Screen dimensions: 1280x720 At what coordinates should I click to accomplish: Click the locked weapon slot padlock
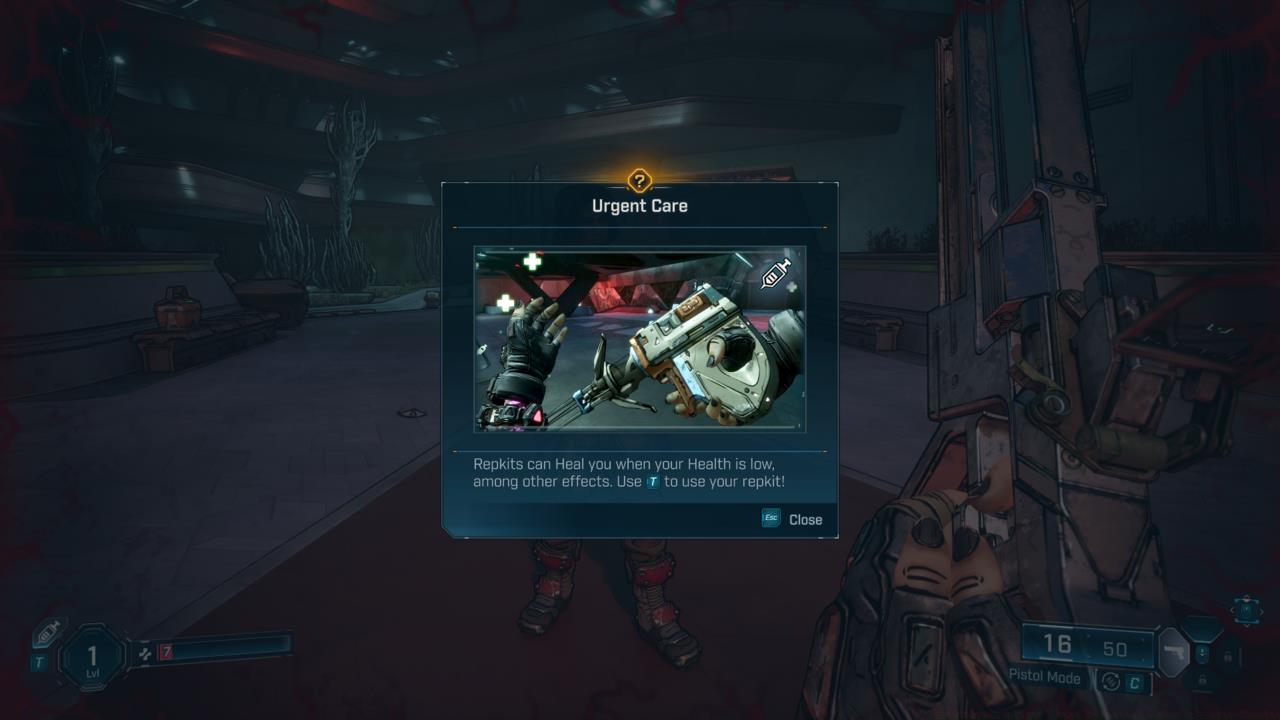pos(1228,657)
